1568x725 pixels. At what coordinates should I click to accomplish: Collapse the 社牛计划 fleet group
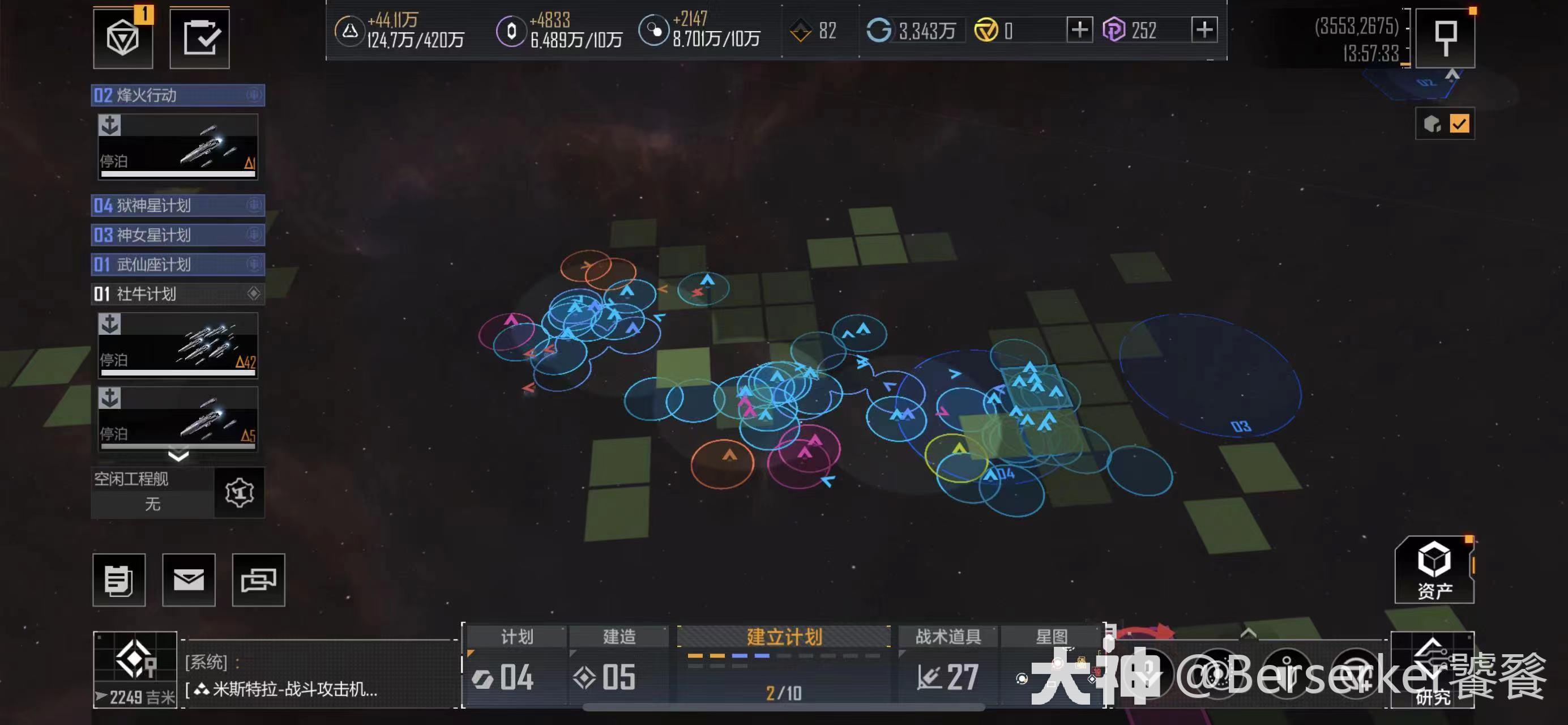[177, 294]
